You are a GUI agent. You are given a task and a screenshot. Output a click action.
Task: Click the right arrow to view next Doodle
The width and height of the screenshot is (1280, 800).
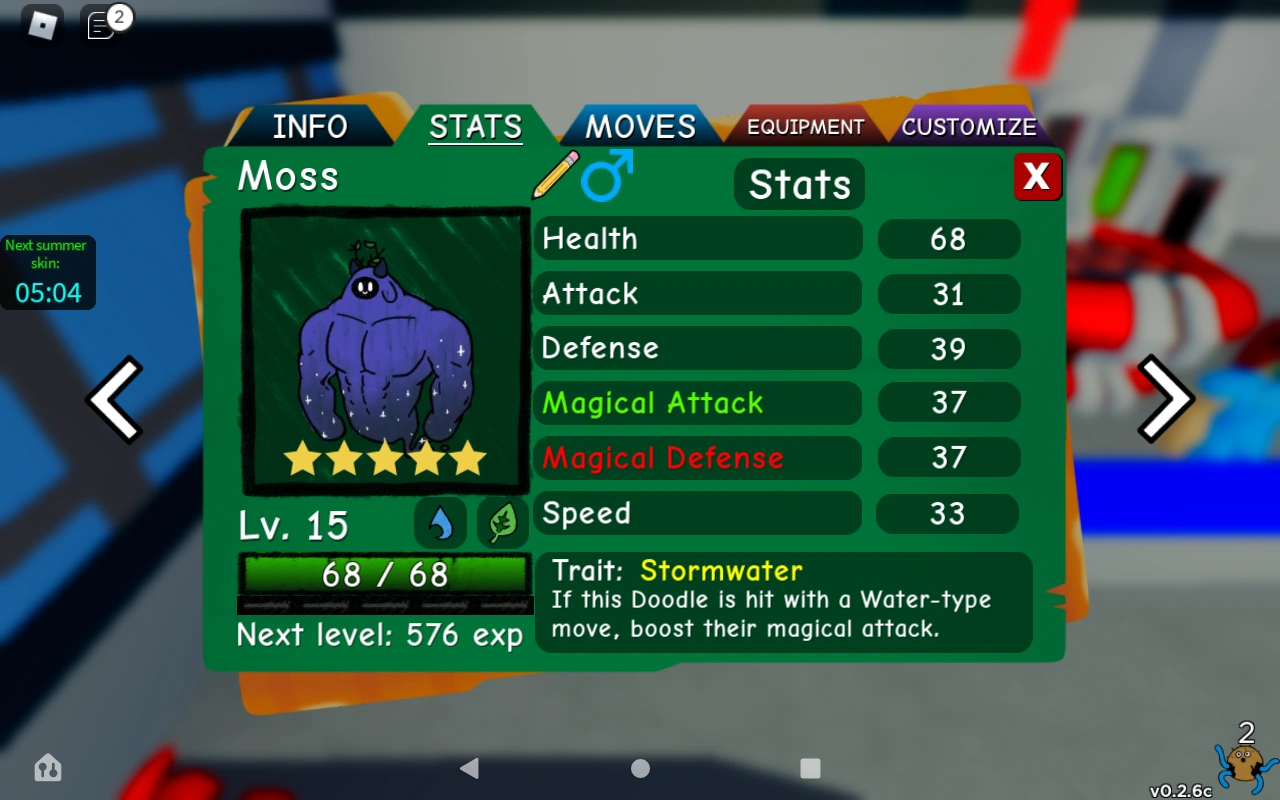(x=1164, y=399)
